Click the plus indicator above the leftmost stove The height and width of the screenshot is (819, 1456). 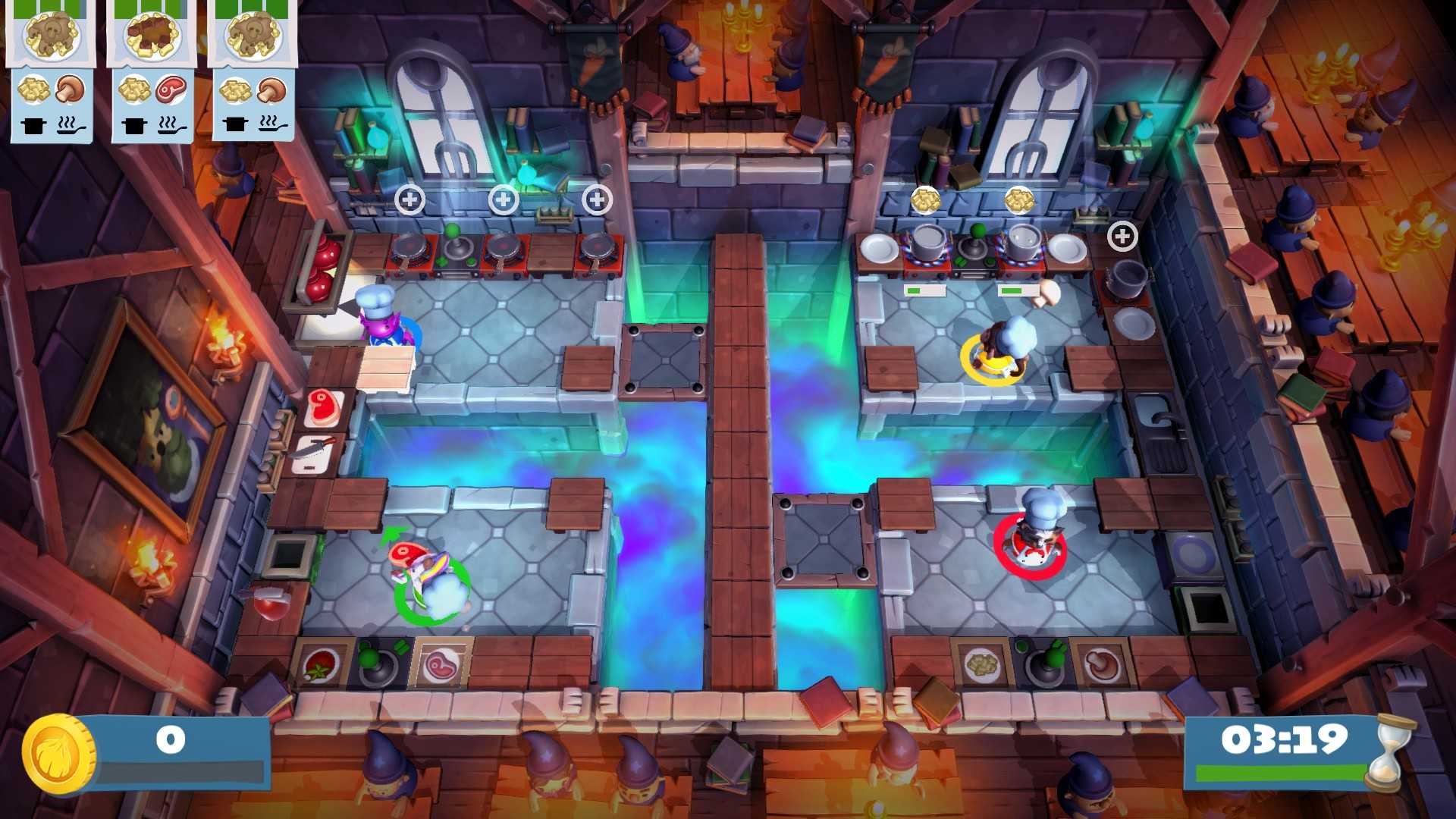(x=410, y=199)
